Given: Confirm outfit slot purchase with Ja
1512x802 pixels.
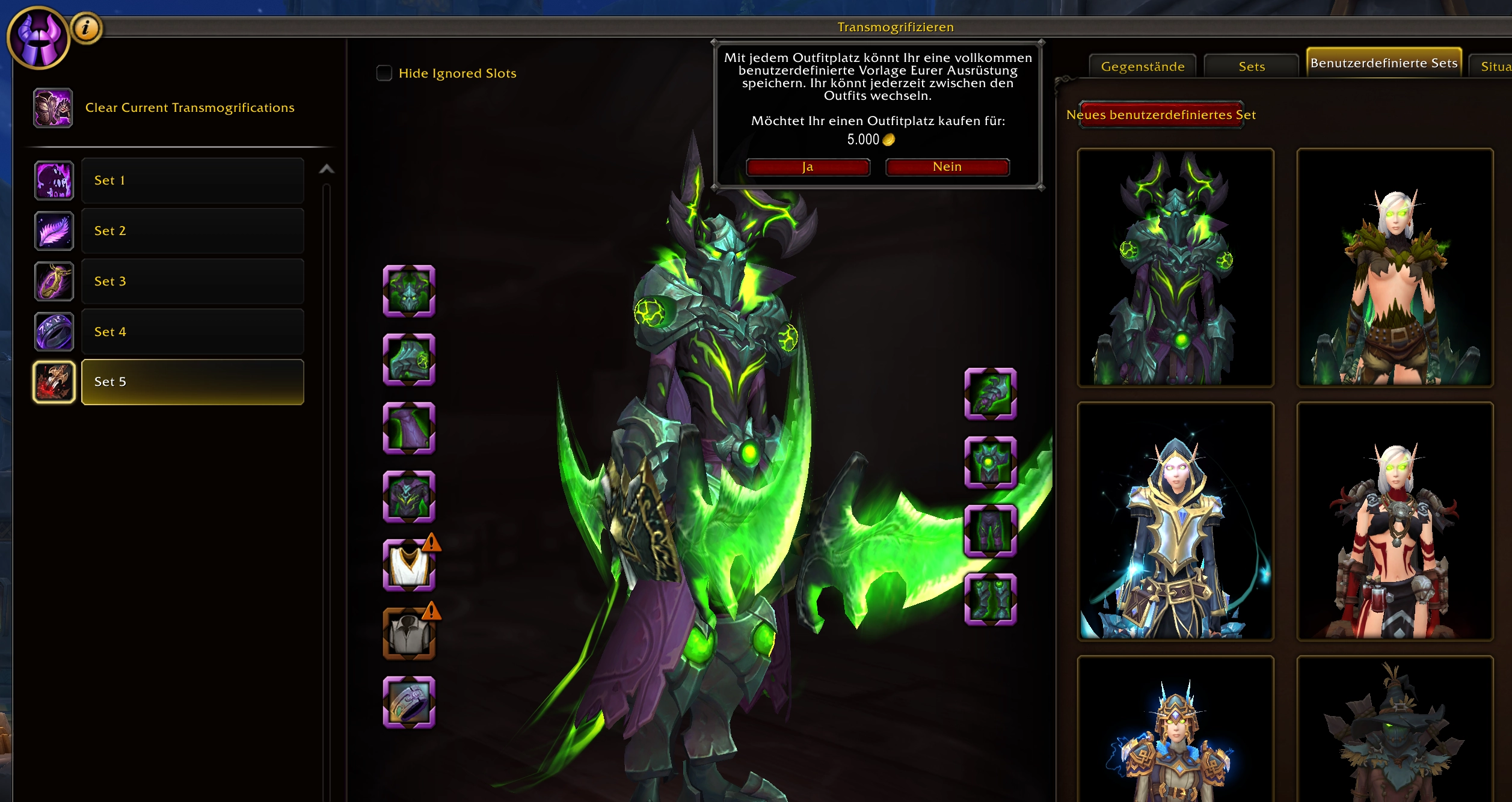Looking at the screenshot, I should [x=807, y=167].
